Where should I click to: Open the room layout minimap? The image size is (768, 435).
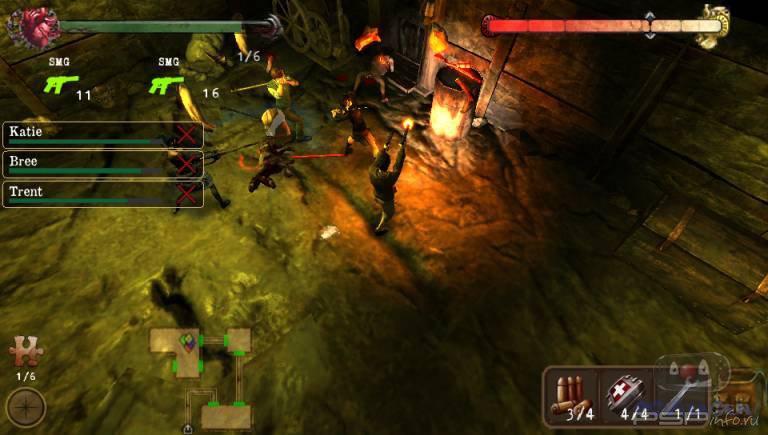pyautogui.click(x=201, y=371)
